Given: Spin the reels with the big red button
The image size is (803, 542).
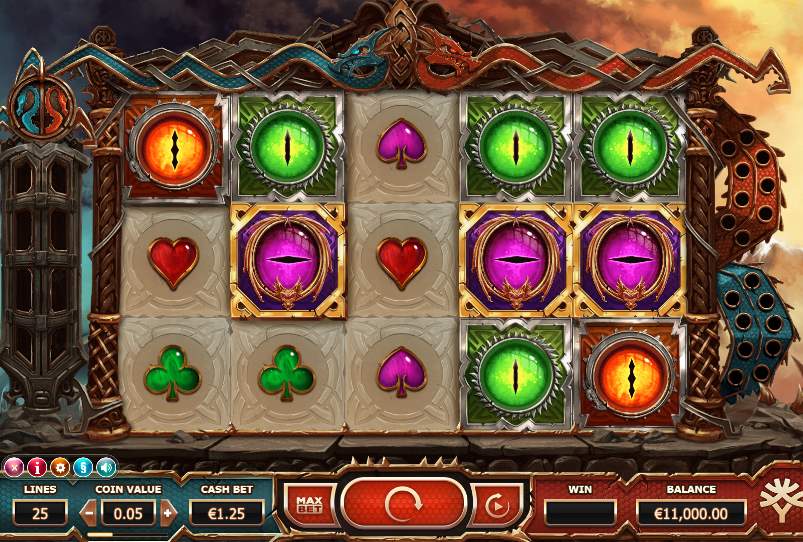Looking at the screenshot, I should click(x=404, y=502).
